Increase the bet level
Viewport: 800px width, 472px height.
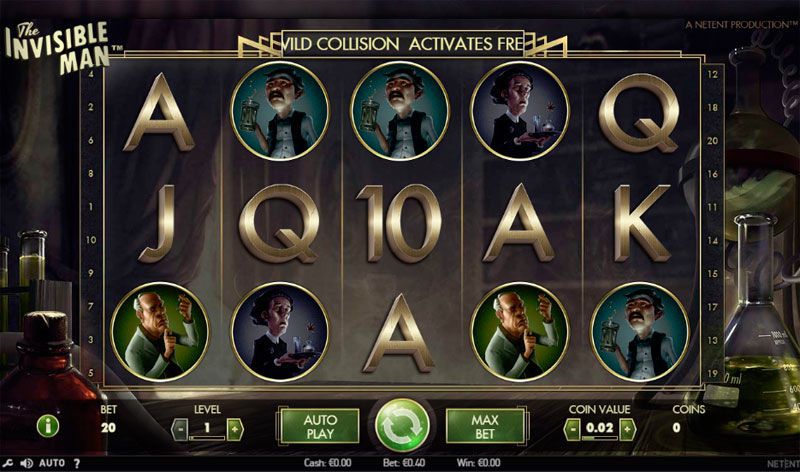click(x=235, y=429)
